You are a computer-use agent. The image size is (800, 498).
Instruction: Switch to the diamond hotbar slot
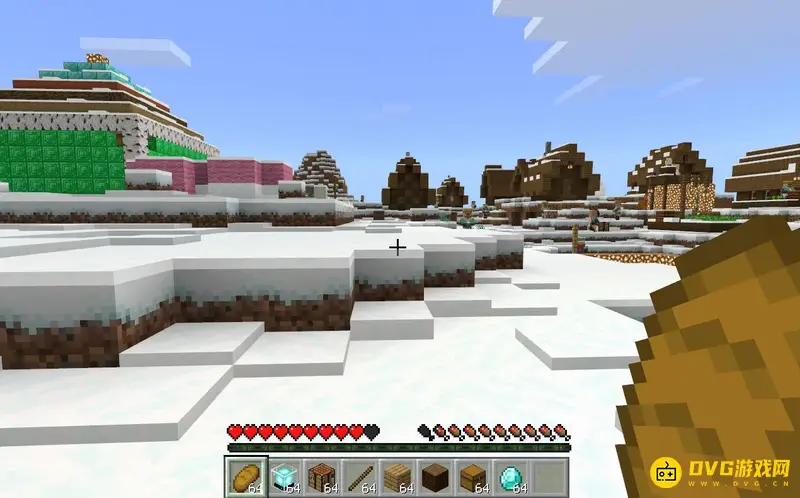[x=511, y=476]
